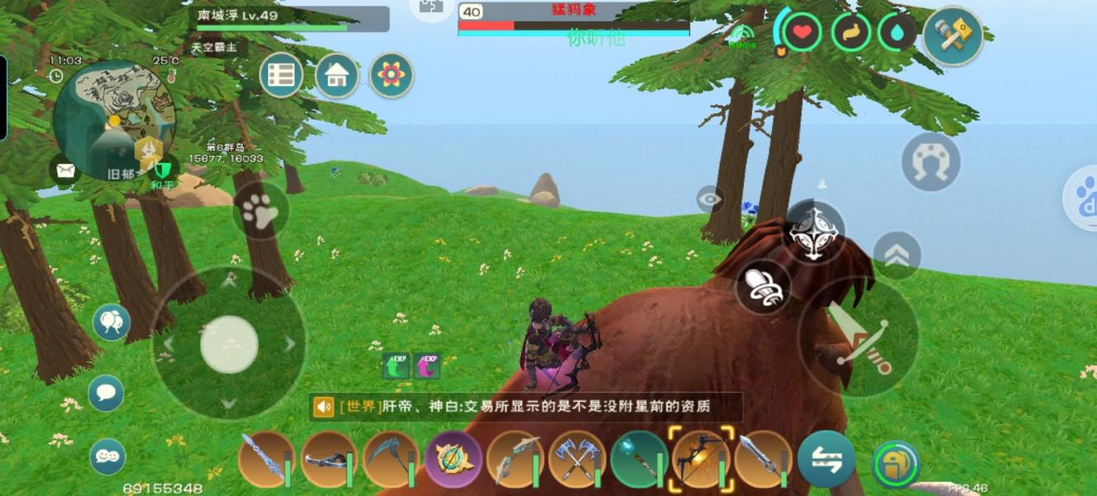Open the list menu button

[282, 75]
